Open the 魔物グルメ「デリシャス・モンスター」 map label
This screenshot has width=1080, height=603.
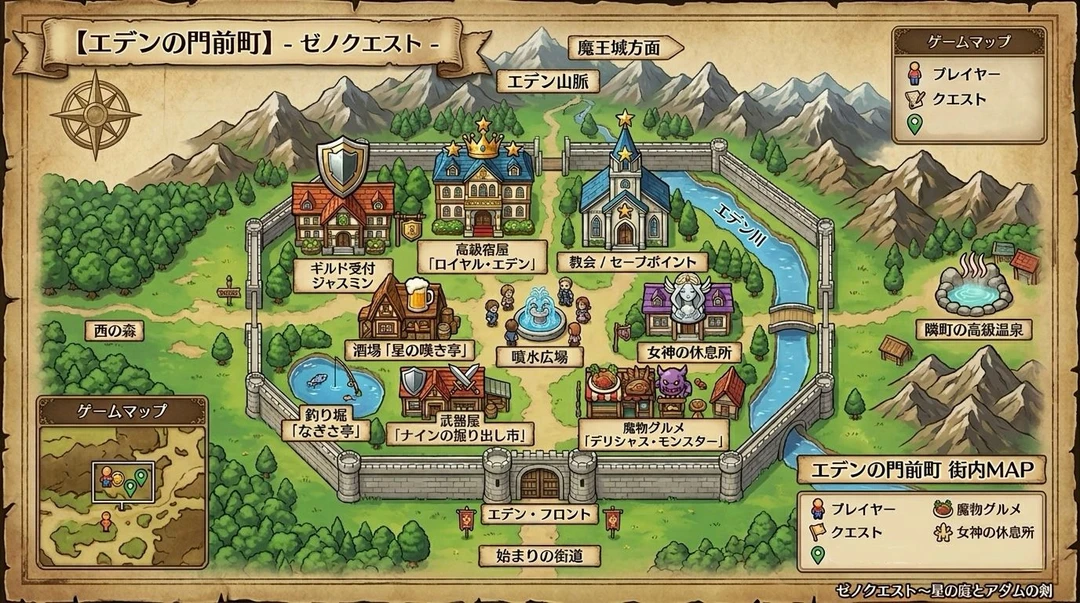653,433
